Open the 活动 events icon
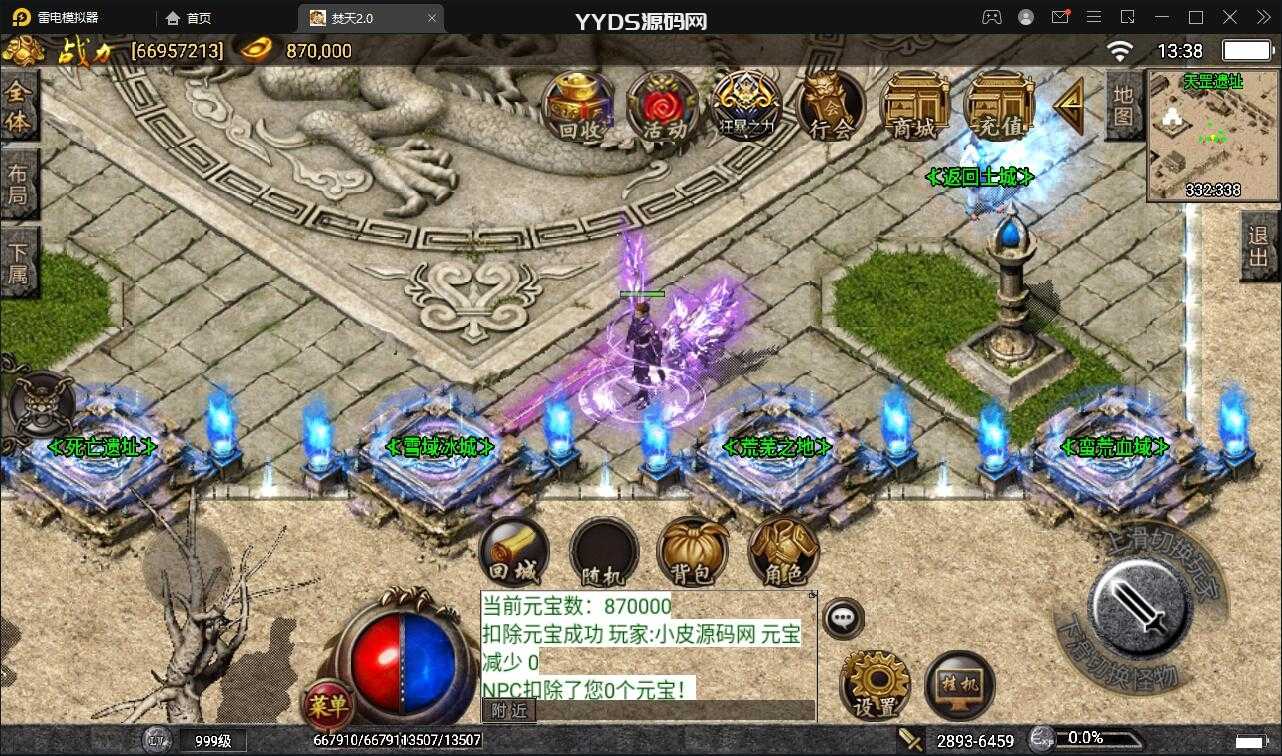The height and width of the screenshot is (756, 1282). point(662,105)
